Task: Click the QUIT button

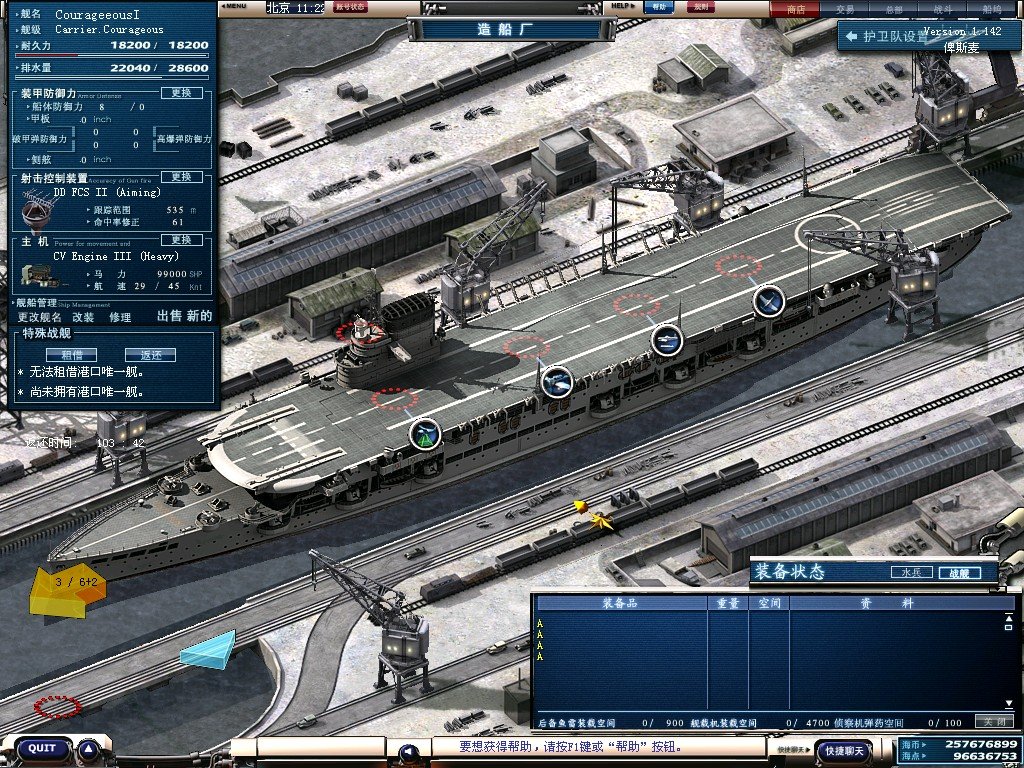Action: point(42,749)
